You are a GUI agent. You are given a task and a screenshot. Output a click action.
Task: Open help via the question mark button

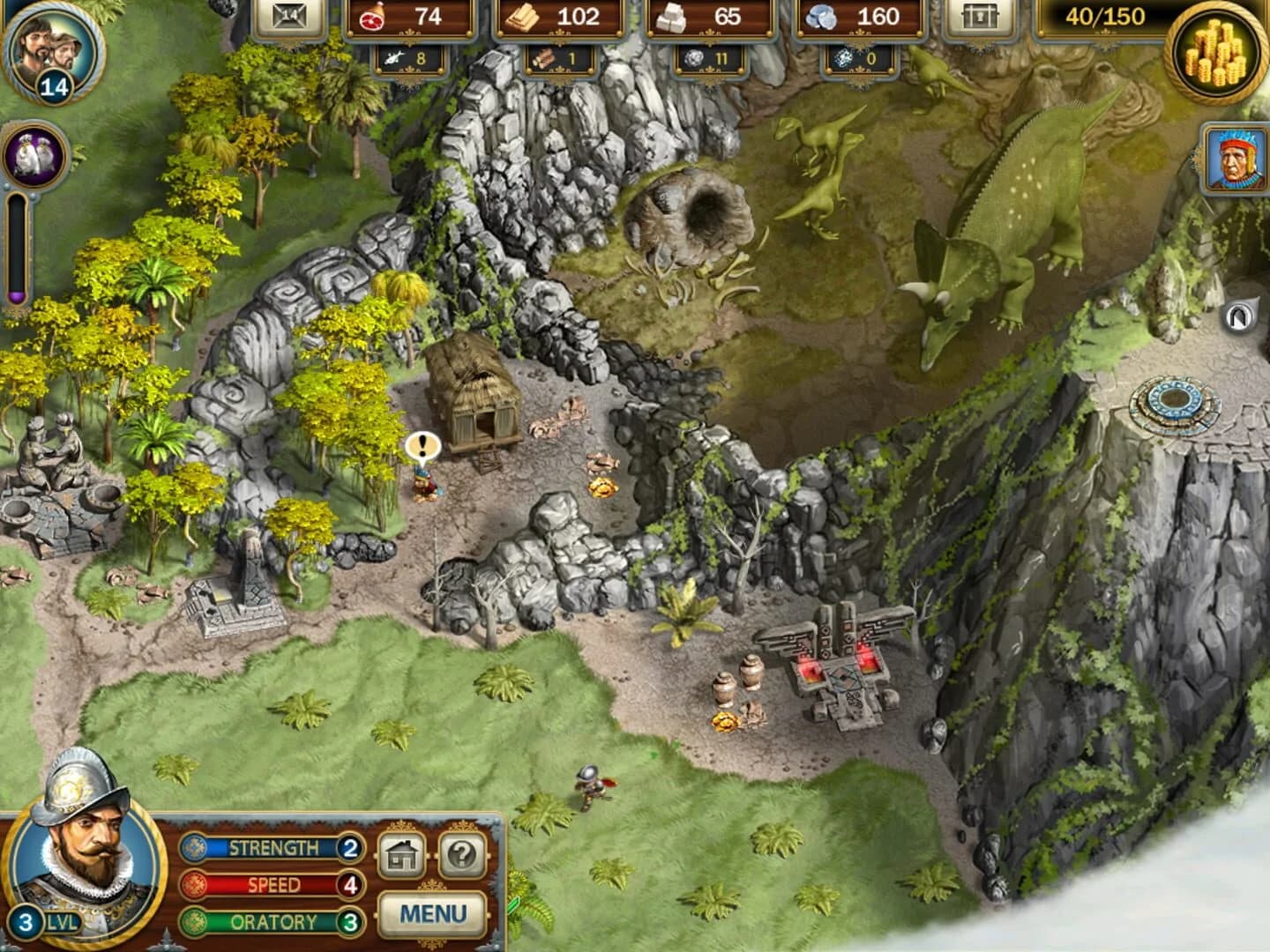(461, 854)
